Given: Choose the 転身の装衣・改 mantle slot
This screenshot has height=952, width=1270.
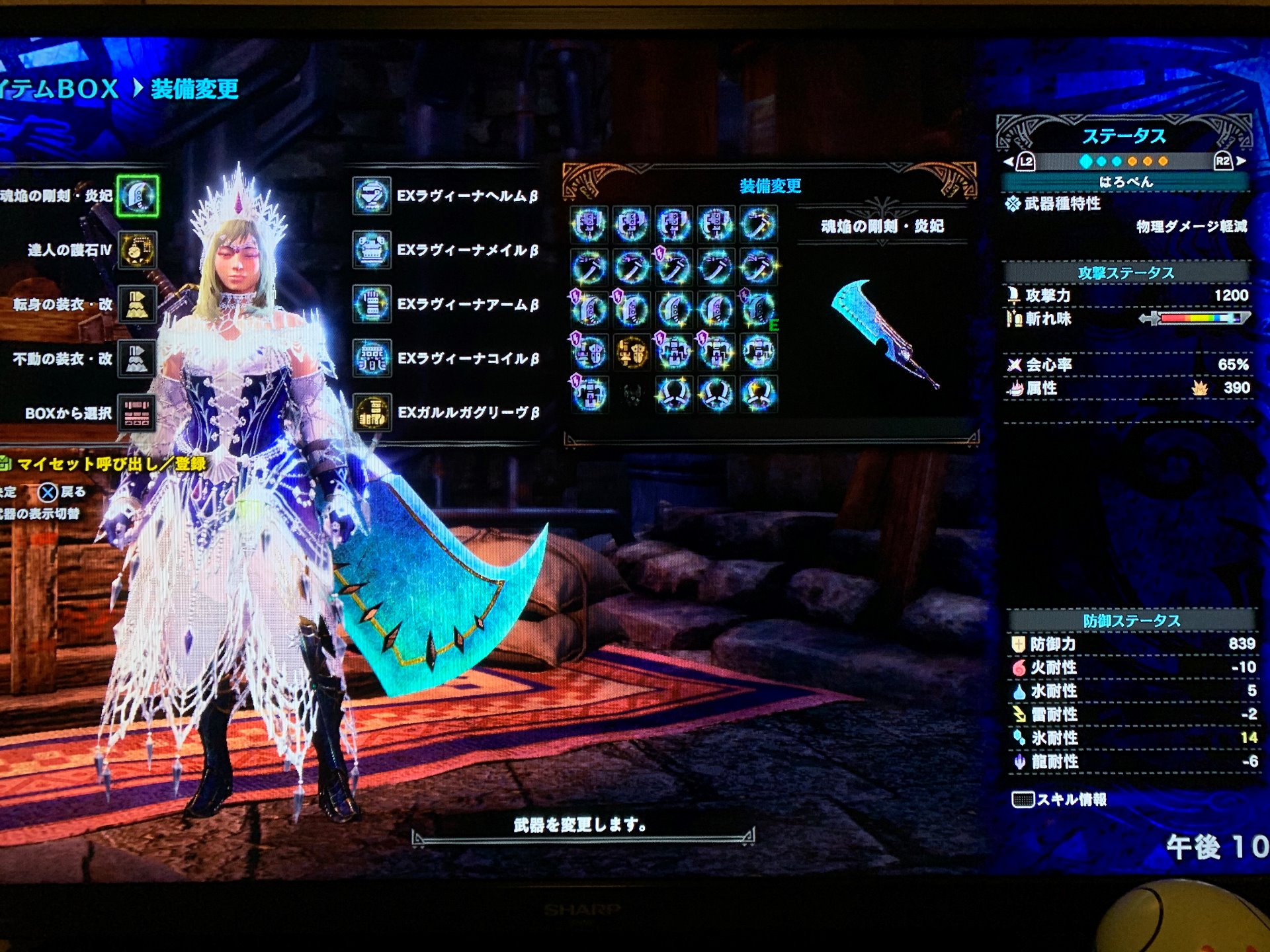Looking at the screenshot, I should (x=138, y=304).
